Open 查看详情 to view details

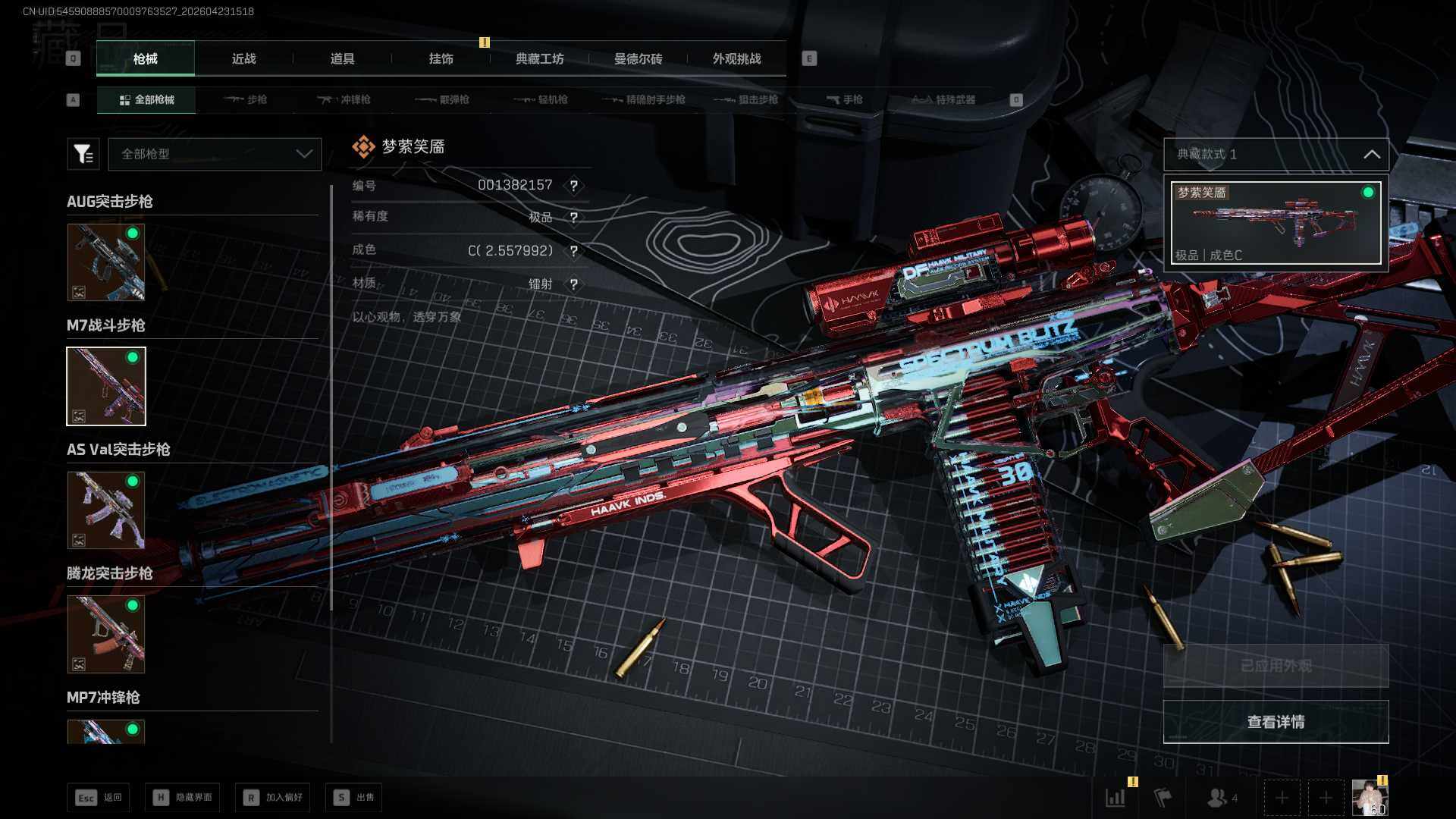click(1276, 722)
